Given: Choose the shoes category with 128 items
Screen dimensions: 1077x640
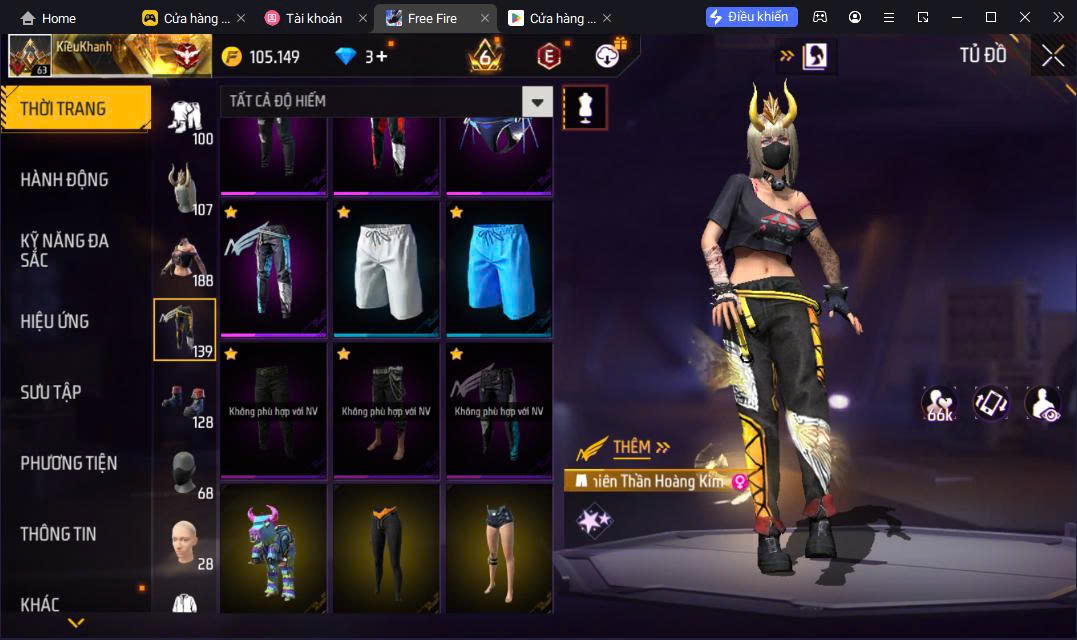Looking at the screenshot, I should pos(184,403).
